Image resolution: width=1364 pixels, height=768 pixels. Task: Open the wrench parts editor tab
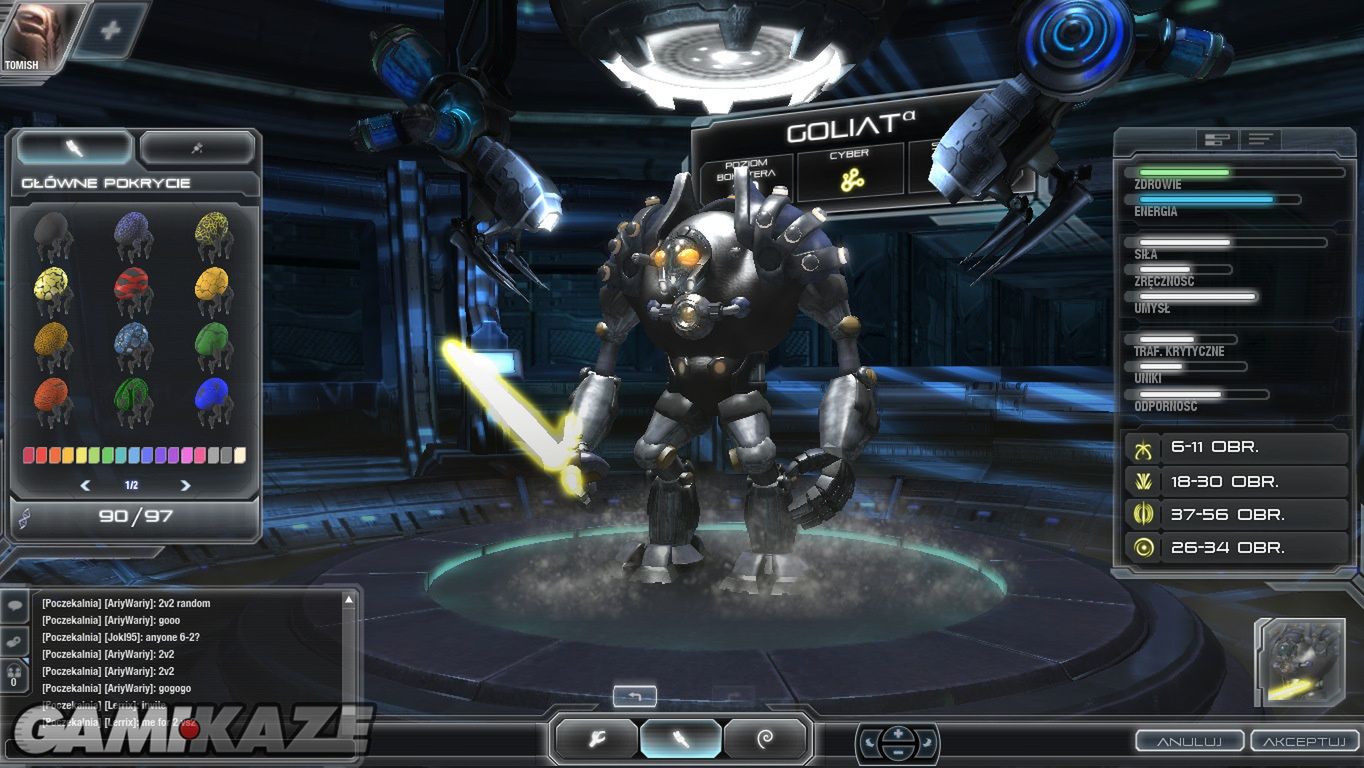[x=598, y=739]
